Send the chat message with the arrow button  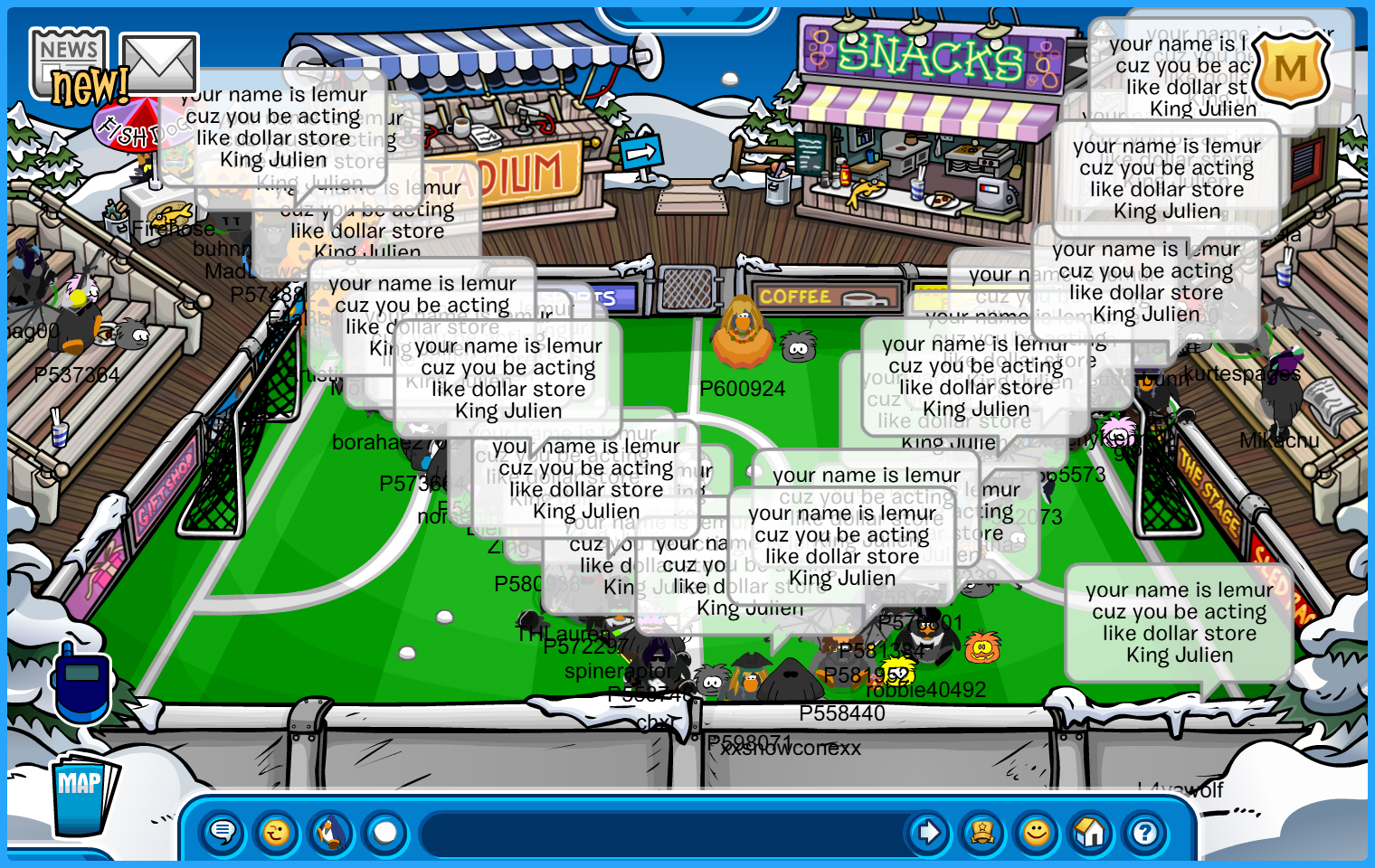click(x=928, y=832)
